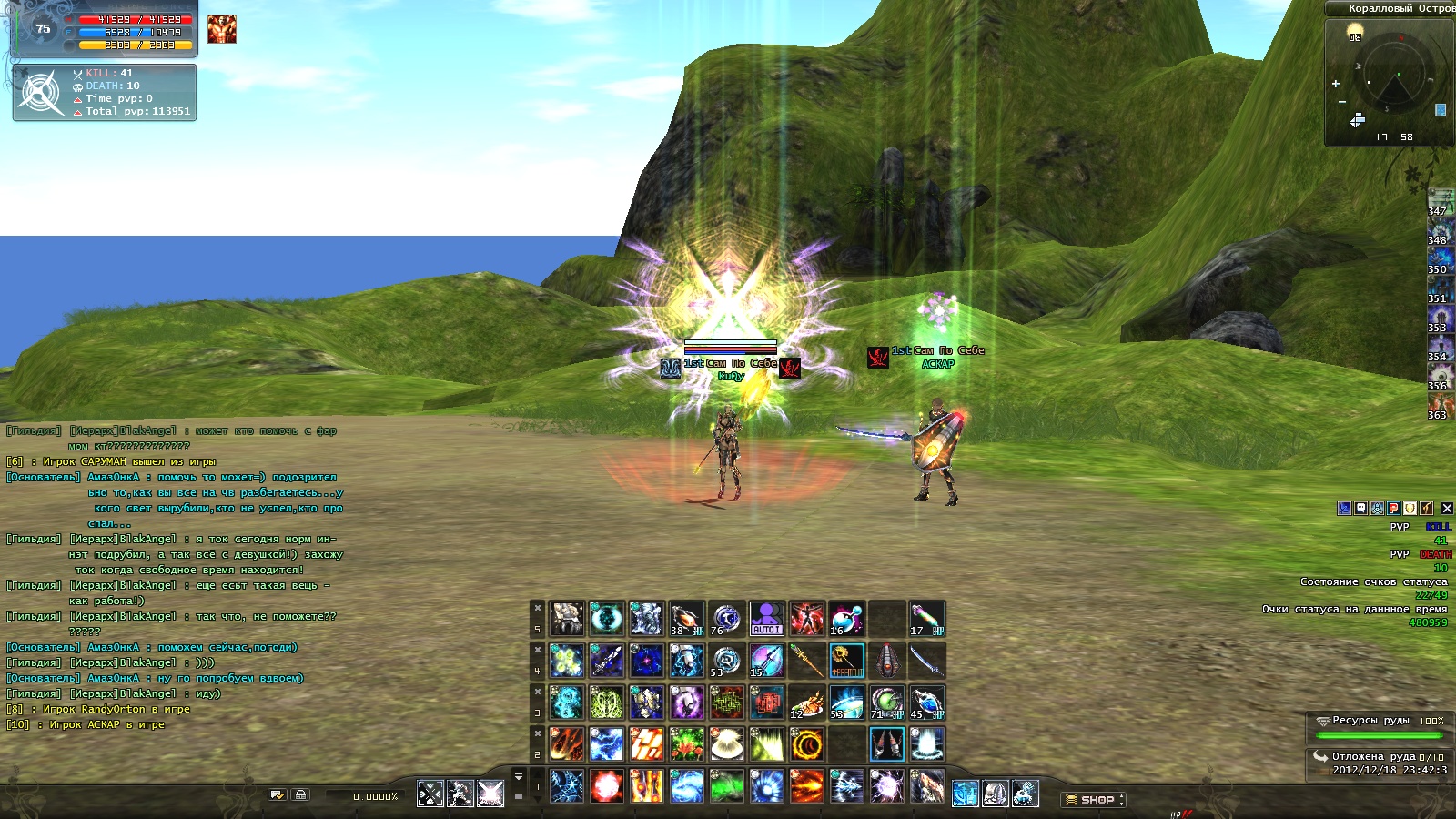The width and height of the screenshot is (1456, 819).
Task: Click the katana sword hotbar slot
Action: tap(926, 661)
